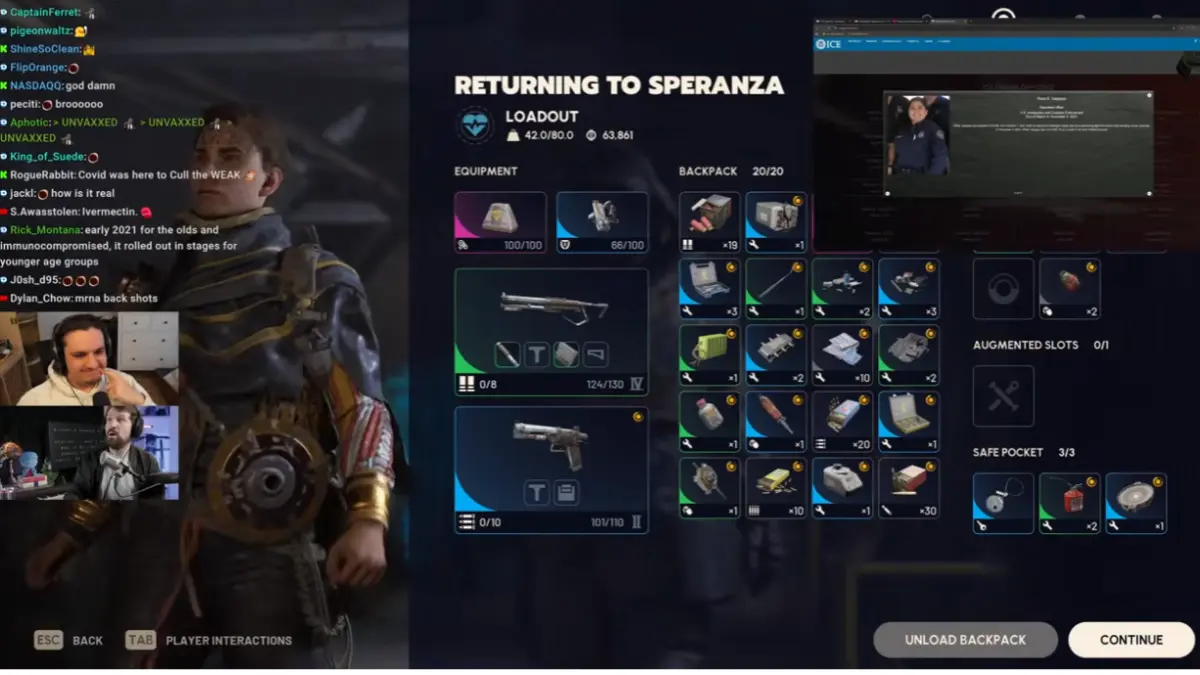Open the empty augmented slot
The height and width of the screenshot is (675, 1200).
(1003, 396)
